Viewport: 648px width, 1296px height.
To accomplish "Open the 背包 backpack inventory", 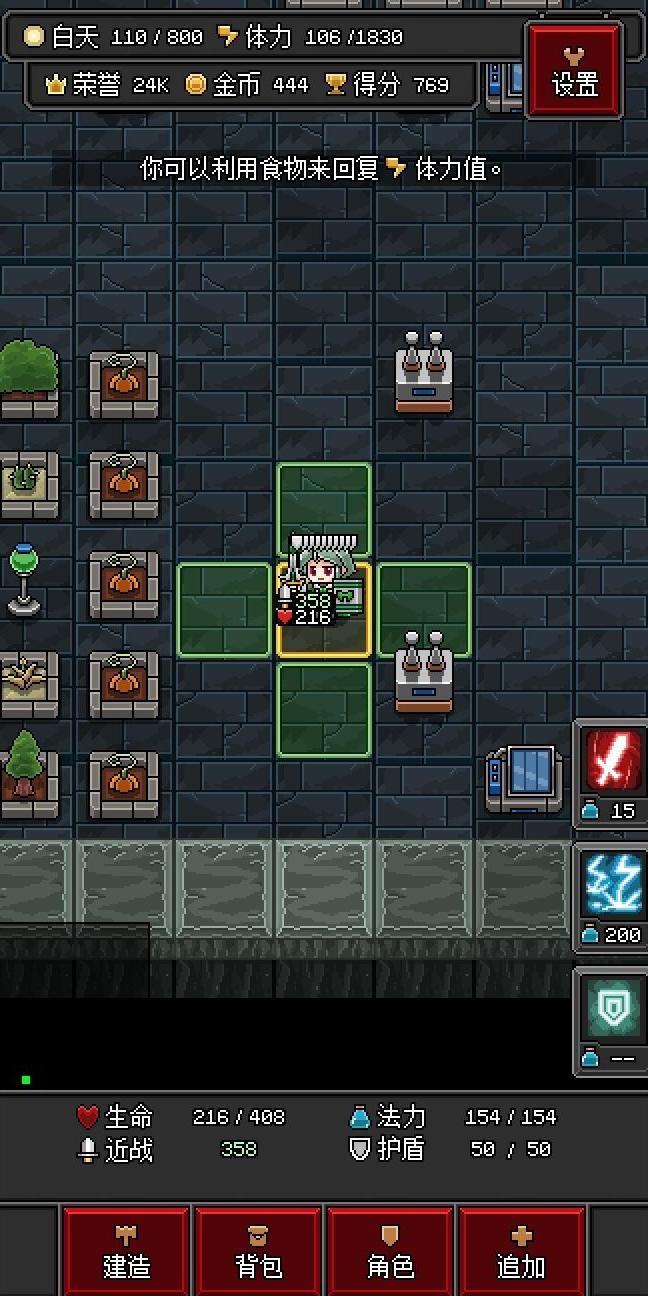I will (x=259, y=1252).
